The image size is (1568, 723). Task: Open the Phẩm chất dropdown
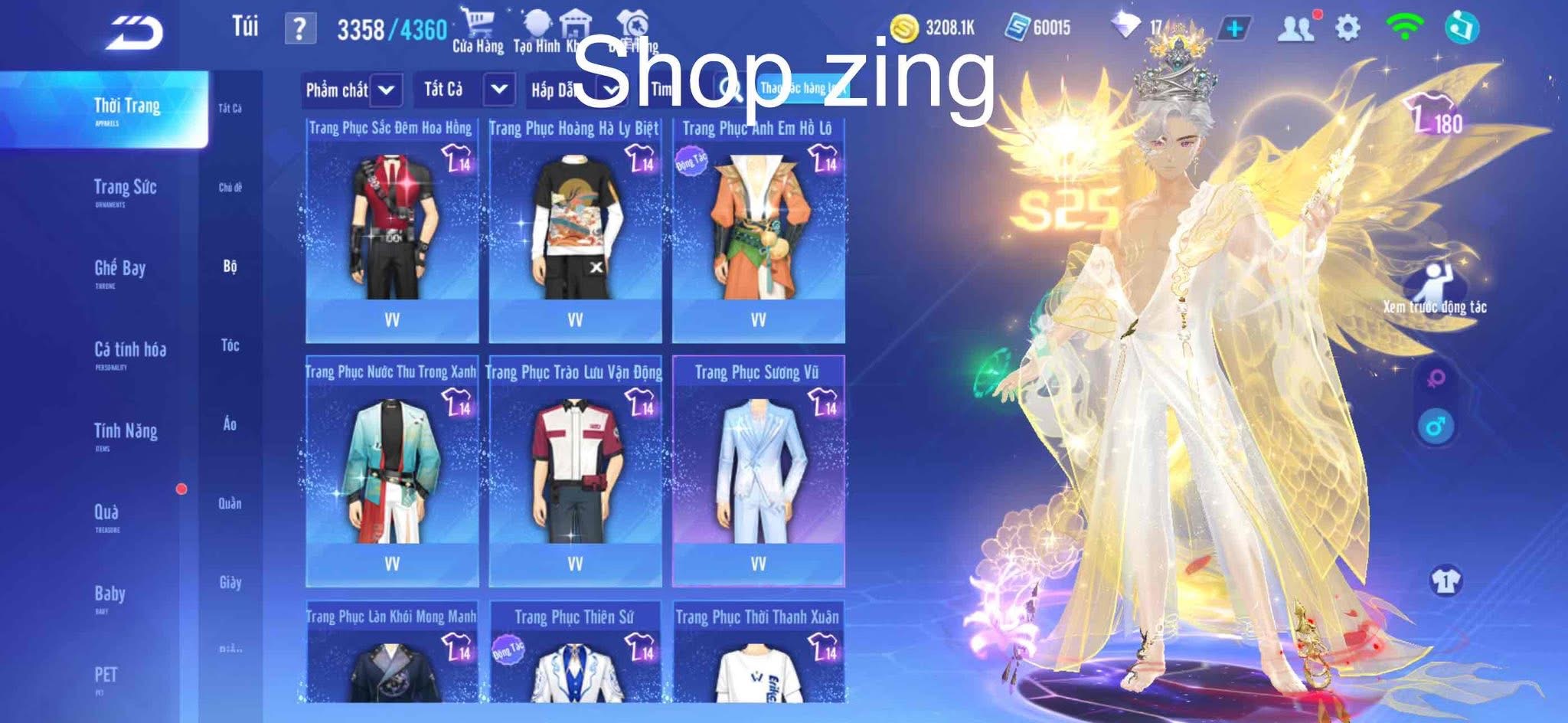tap(352, 90)
